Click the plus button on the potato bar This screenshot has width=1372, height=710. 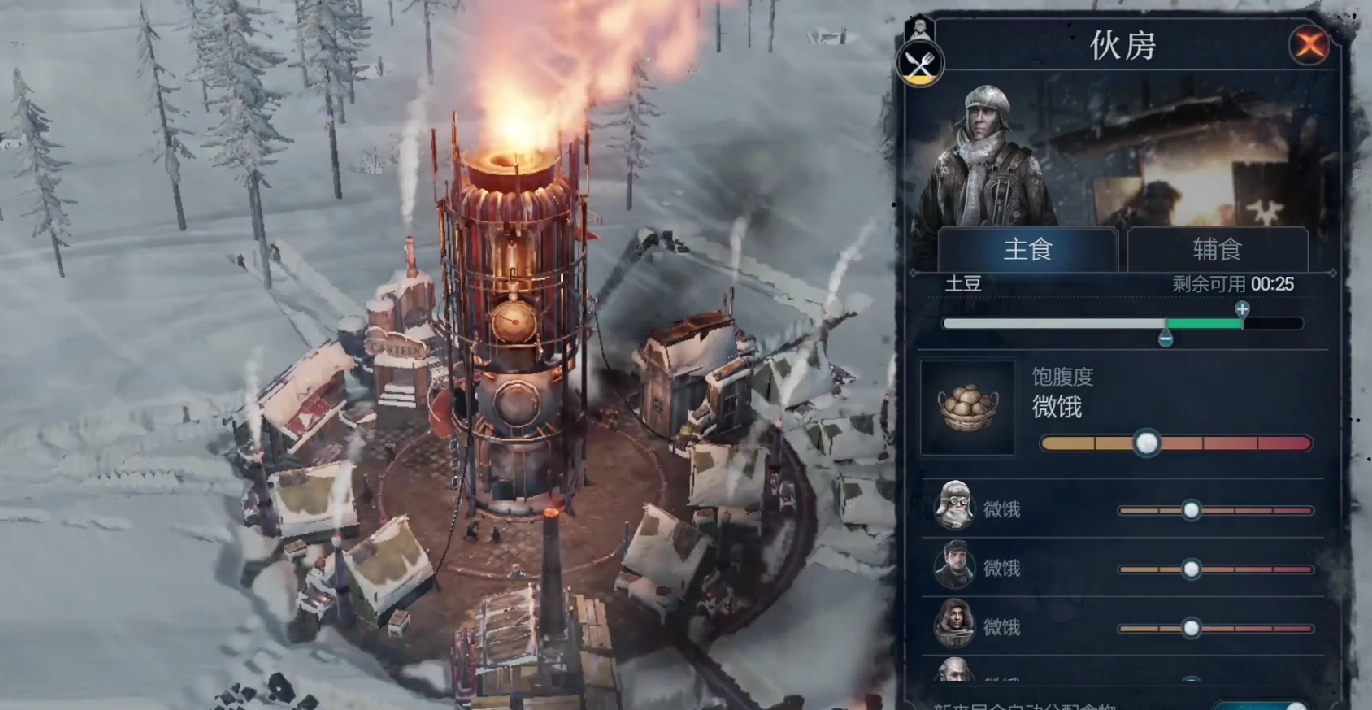point(1242,309)
